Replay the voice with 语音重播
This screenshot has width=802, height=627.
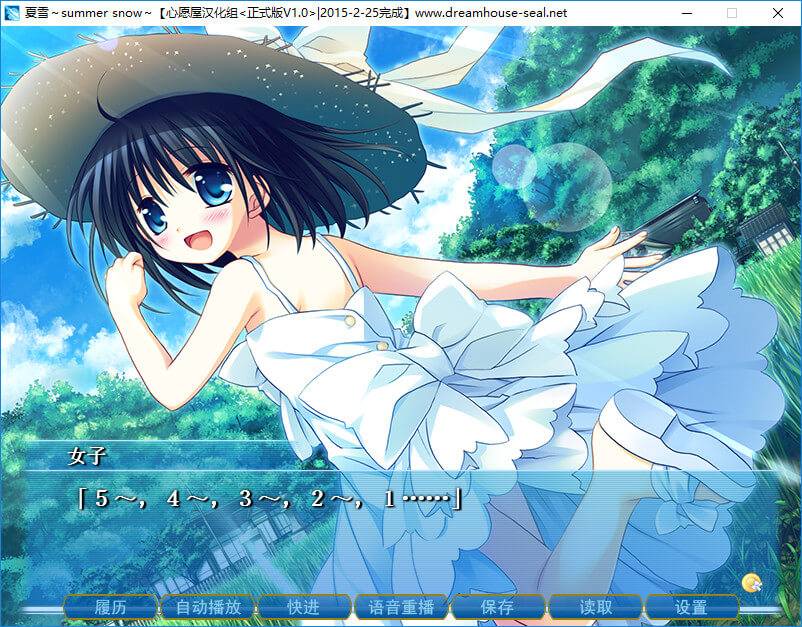[x=401, y=607]
